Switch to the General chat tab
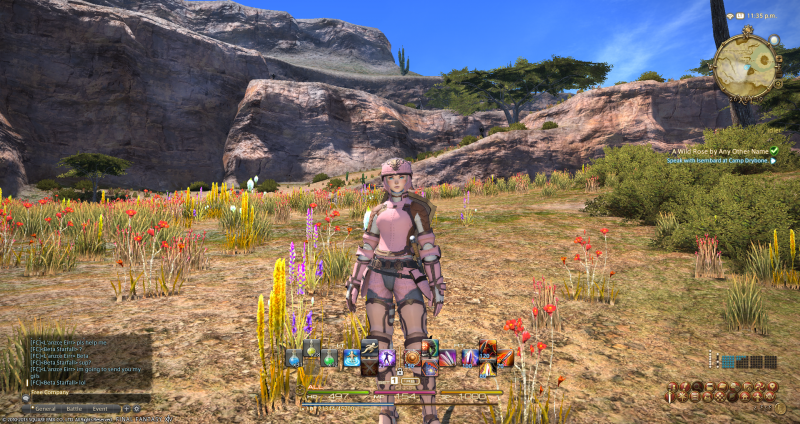Screen dimensions: 800x424 [46, 408]
